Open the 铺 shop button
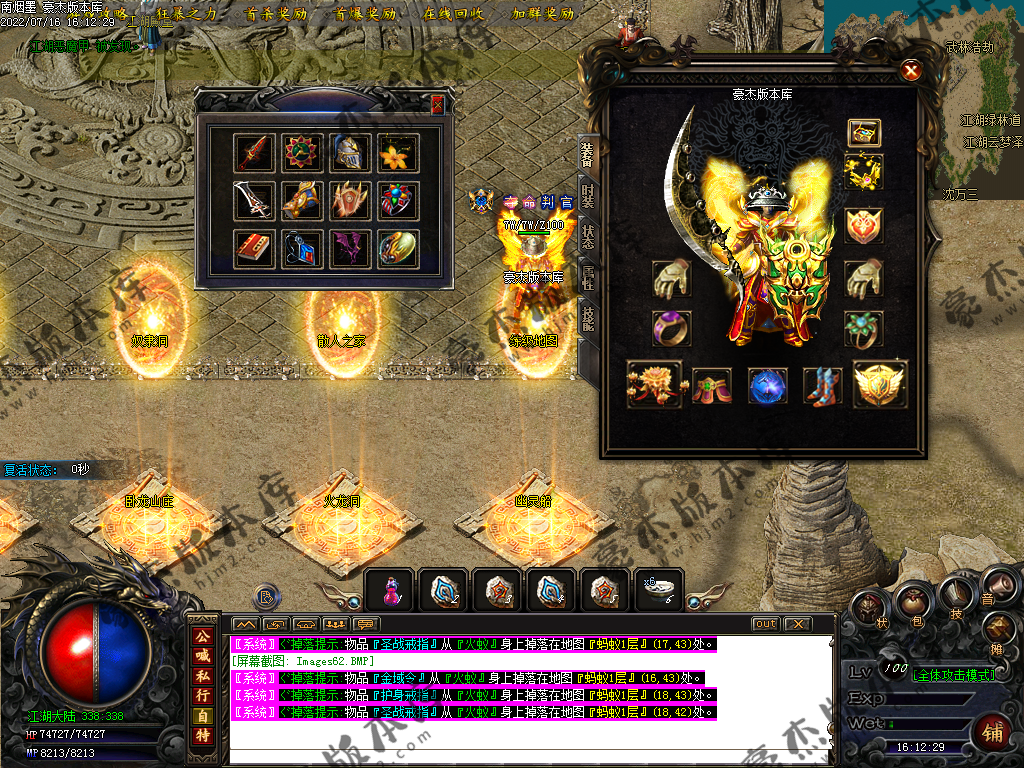Image resolution: width=1024 pixels, height=768 pixels. tap(993, 730)
